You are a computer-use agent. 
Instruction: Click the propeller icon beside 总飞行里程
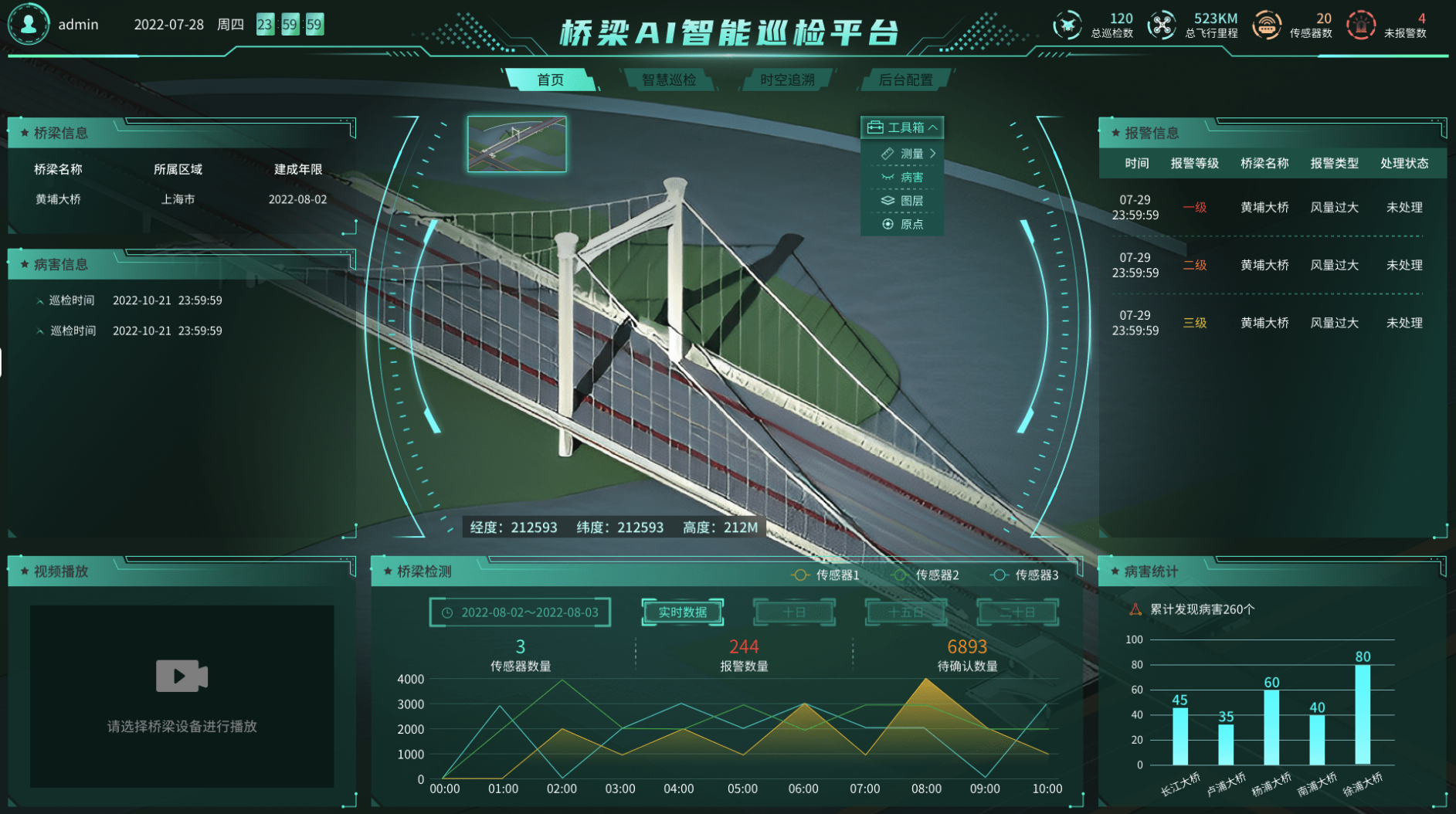coord(1161,24)
